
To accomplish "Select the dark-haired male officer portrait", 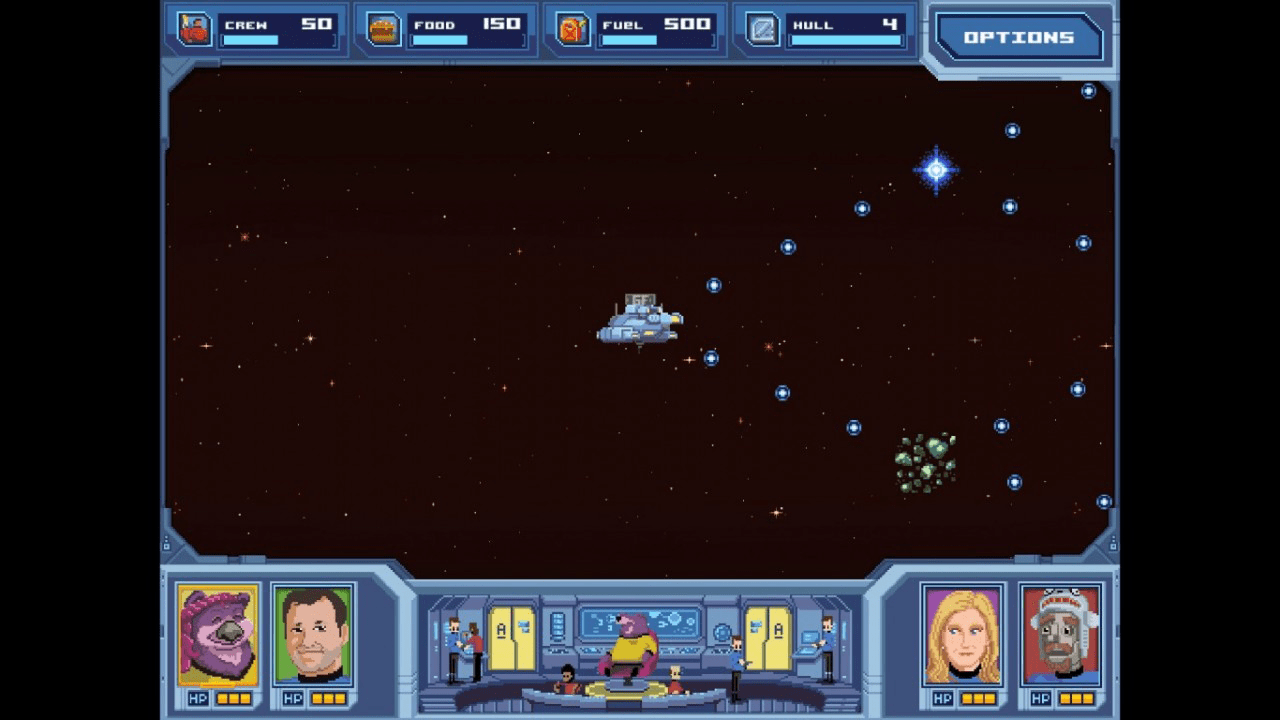I will click(313, 635).
